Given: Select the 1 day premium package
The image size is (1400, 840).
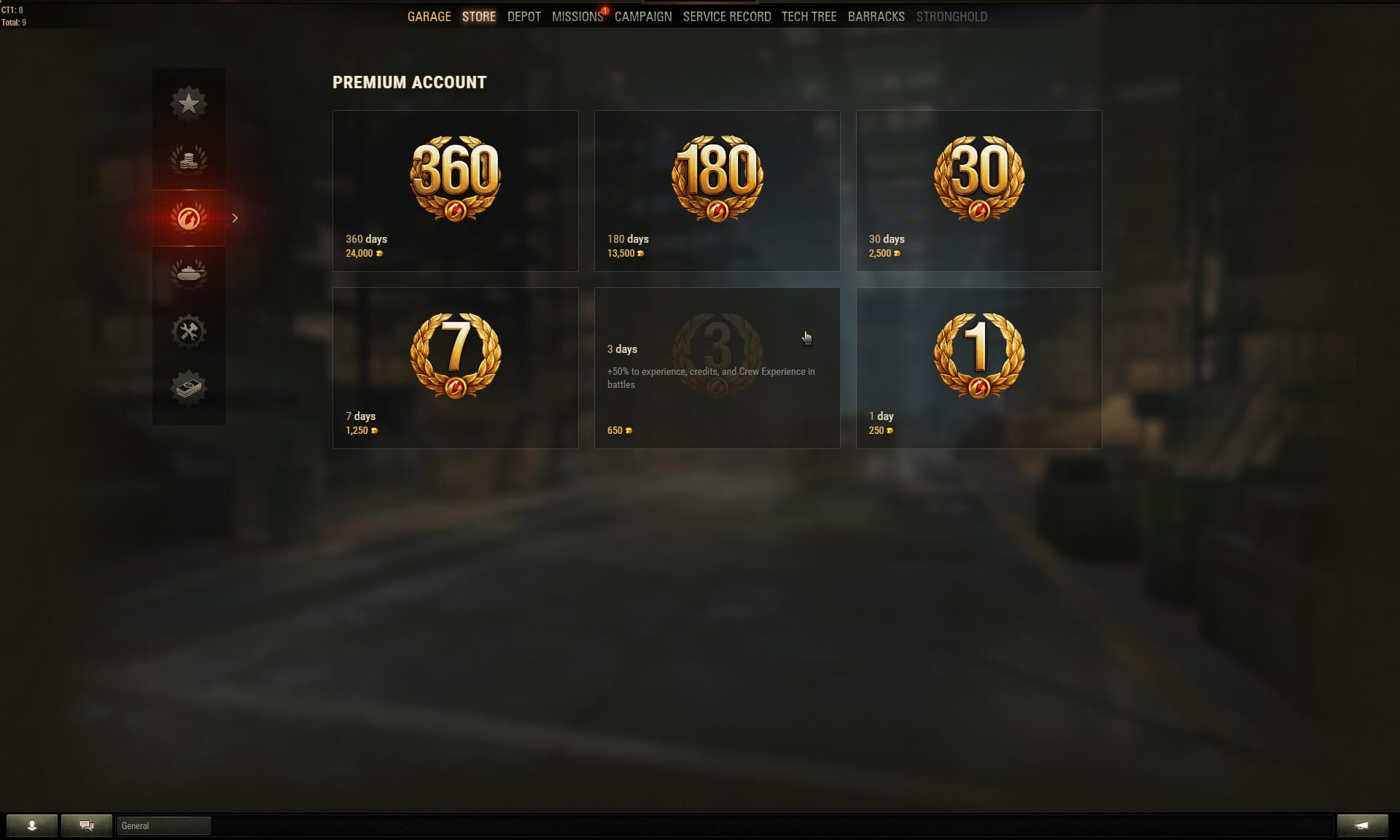Looking at the screenshot, I should (979, 367).
